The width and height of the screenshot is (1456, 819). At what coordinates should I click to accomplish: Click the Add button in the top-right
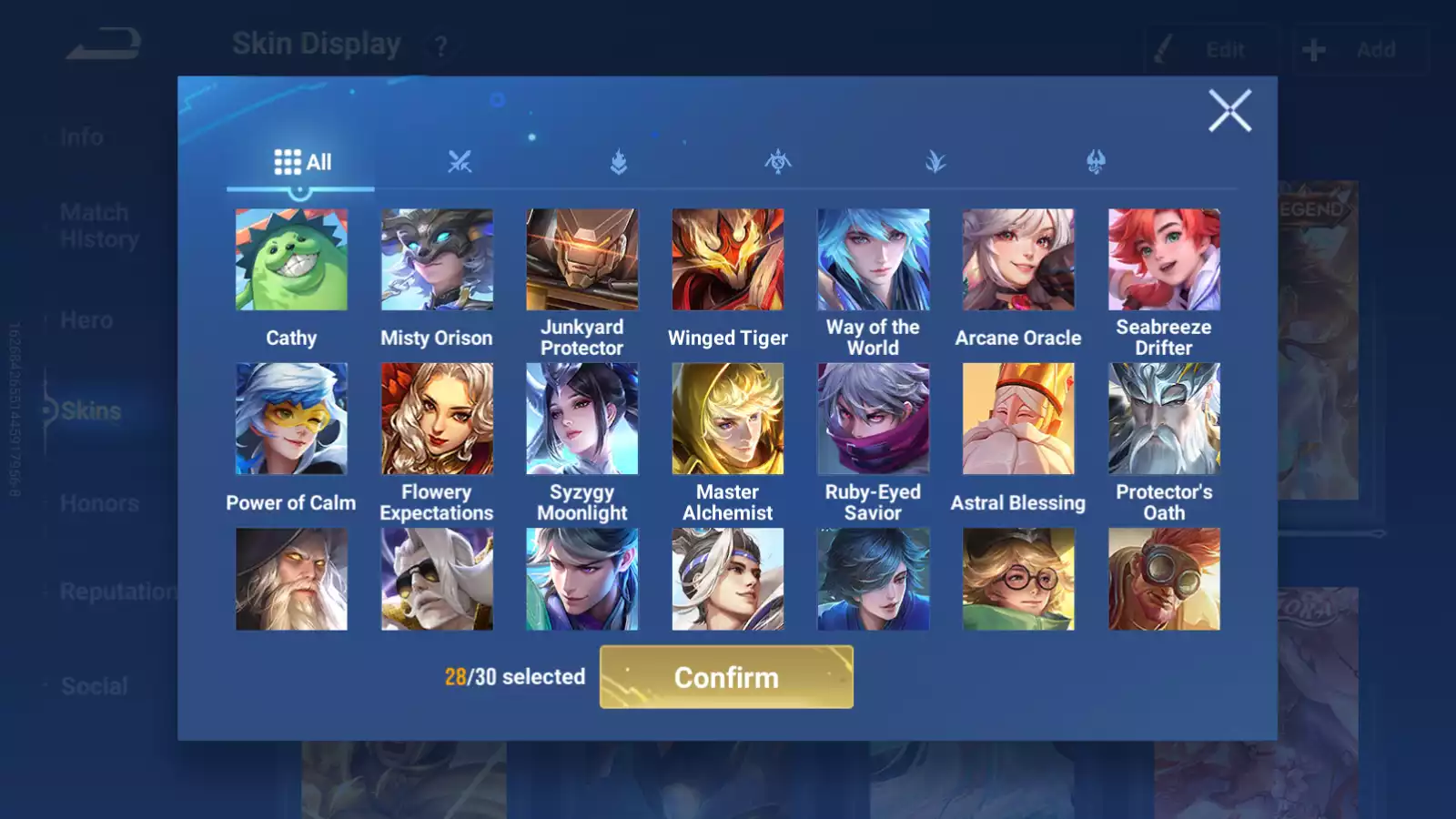coord(1360,50)
